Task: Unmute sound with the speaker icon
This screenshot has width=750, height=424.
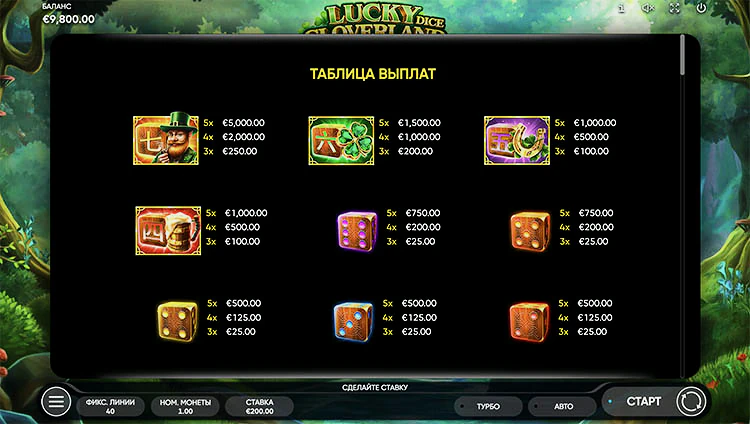Action: coord(648,8)
